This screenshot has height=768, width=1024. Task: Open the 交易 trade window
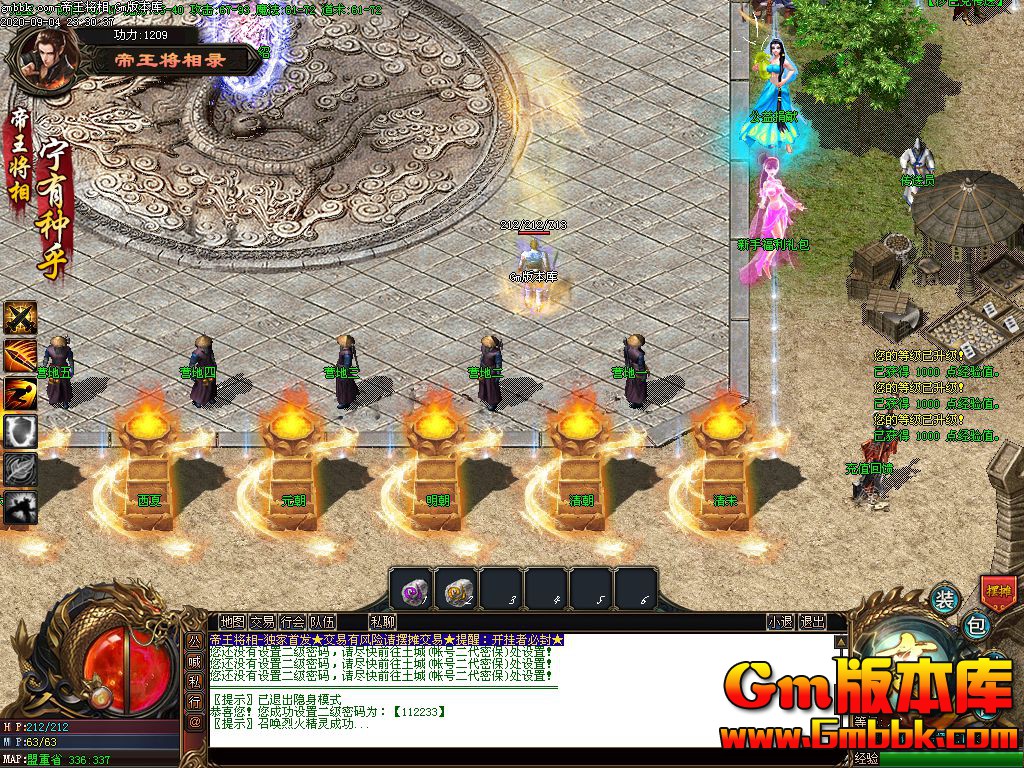(262, 622)
